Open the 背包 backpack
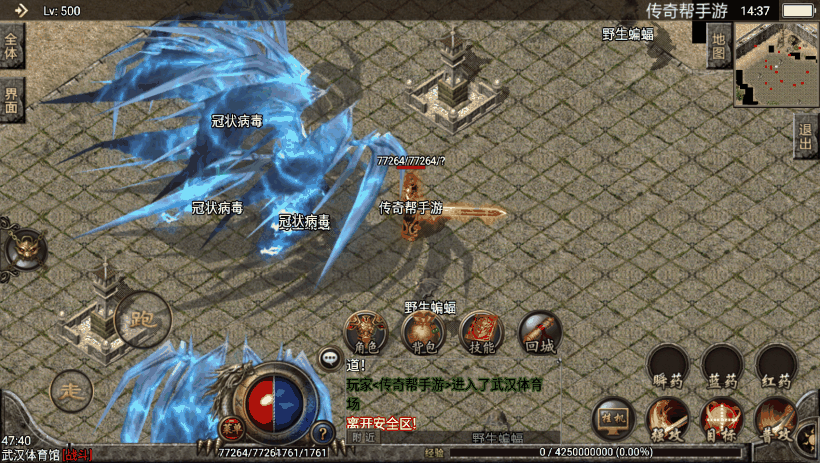Viewport: 820px width, 463px height. pyautogui.click(x=423, y=332)
